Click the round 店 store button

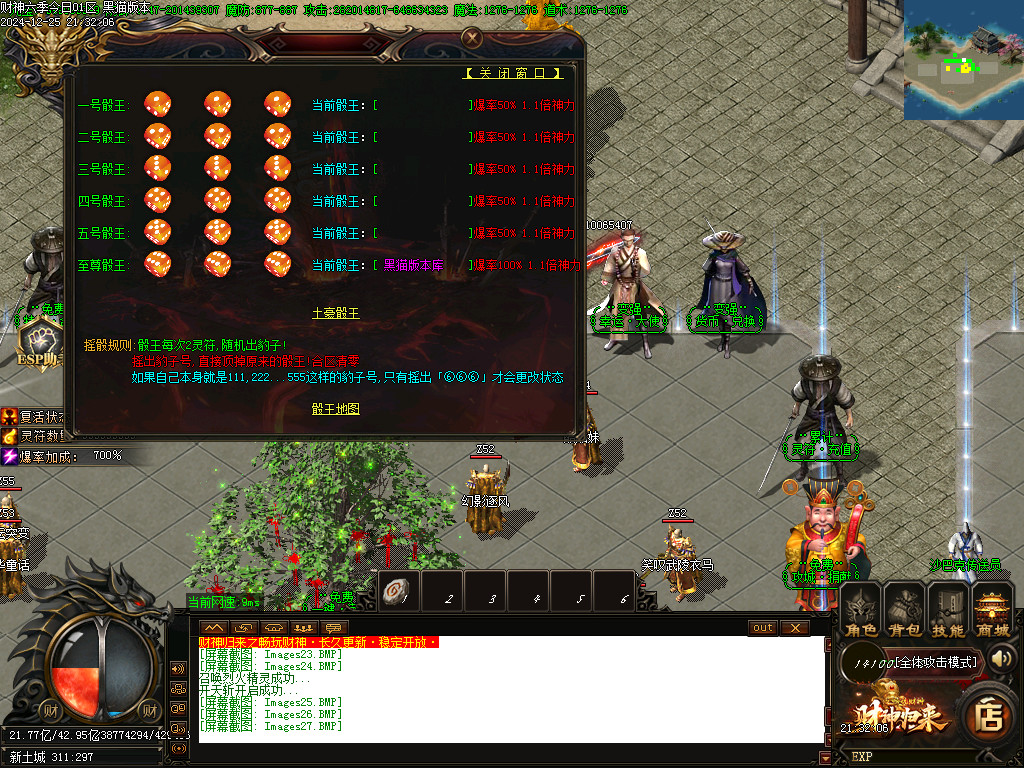tap(989, 715)
